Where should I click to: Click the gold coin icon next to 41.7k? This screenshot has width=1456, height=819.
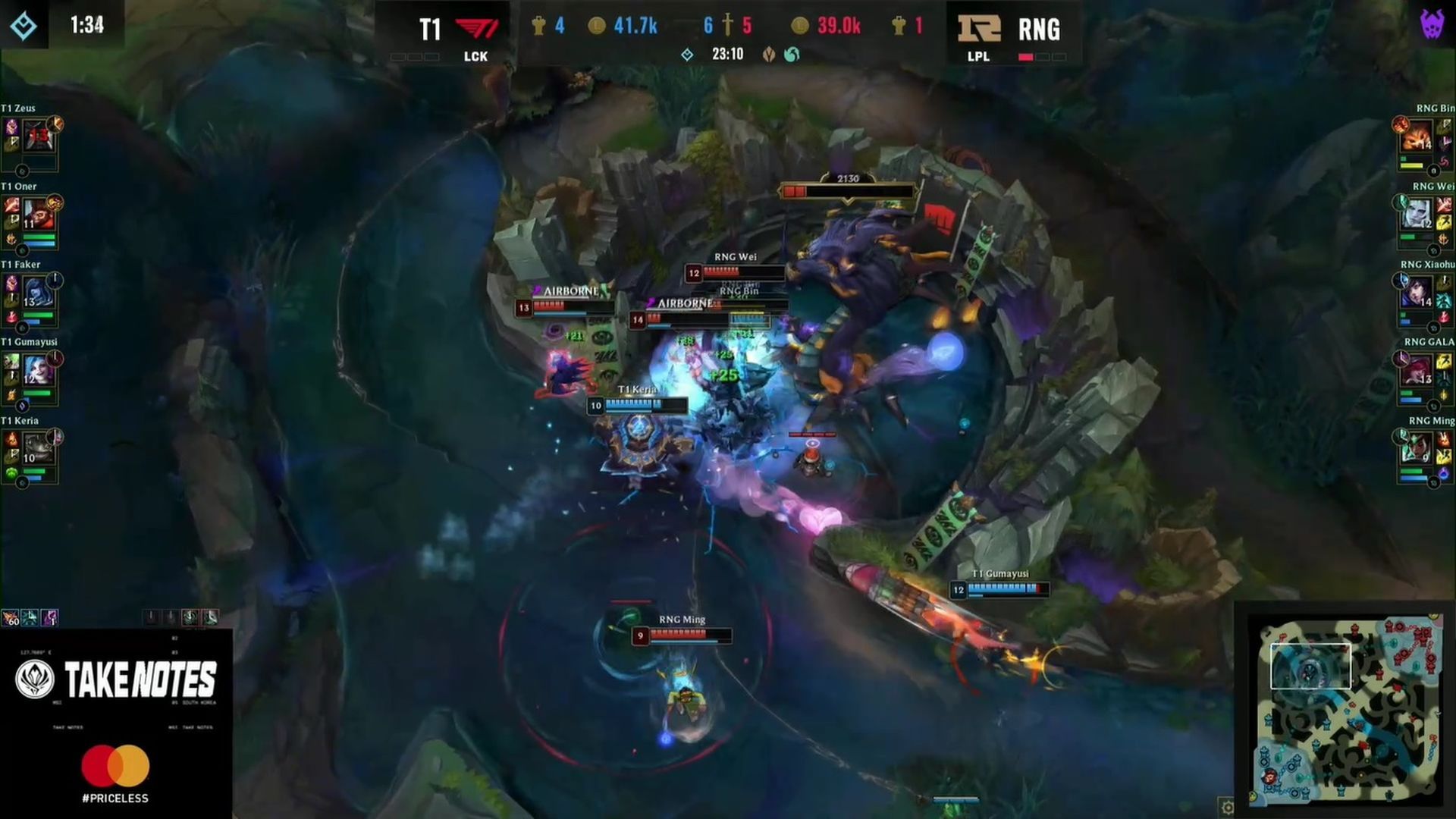(597, 25)
